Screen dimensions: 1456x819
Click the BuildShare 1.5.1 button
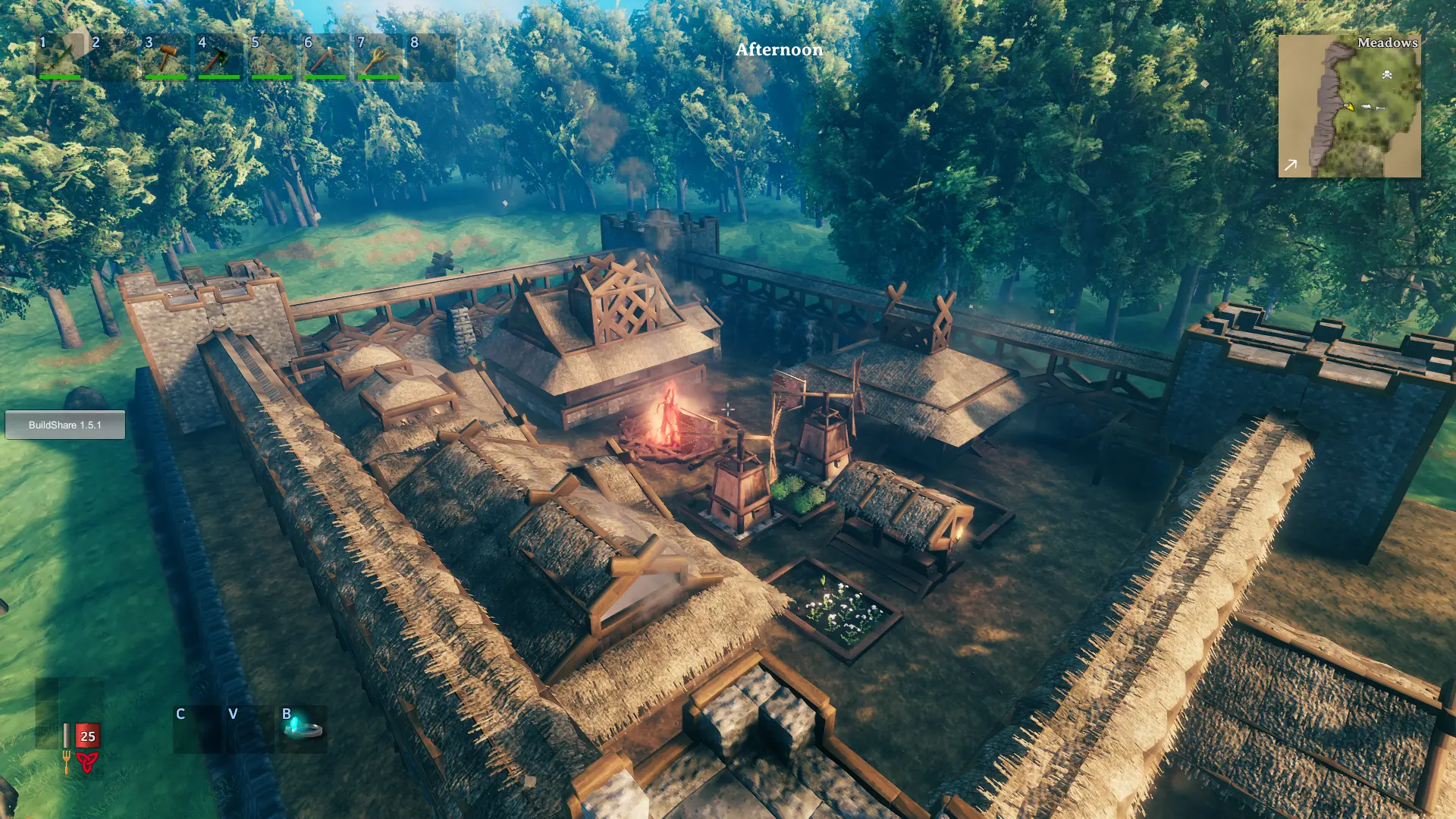pyautogui.click(x=65, y=425)
